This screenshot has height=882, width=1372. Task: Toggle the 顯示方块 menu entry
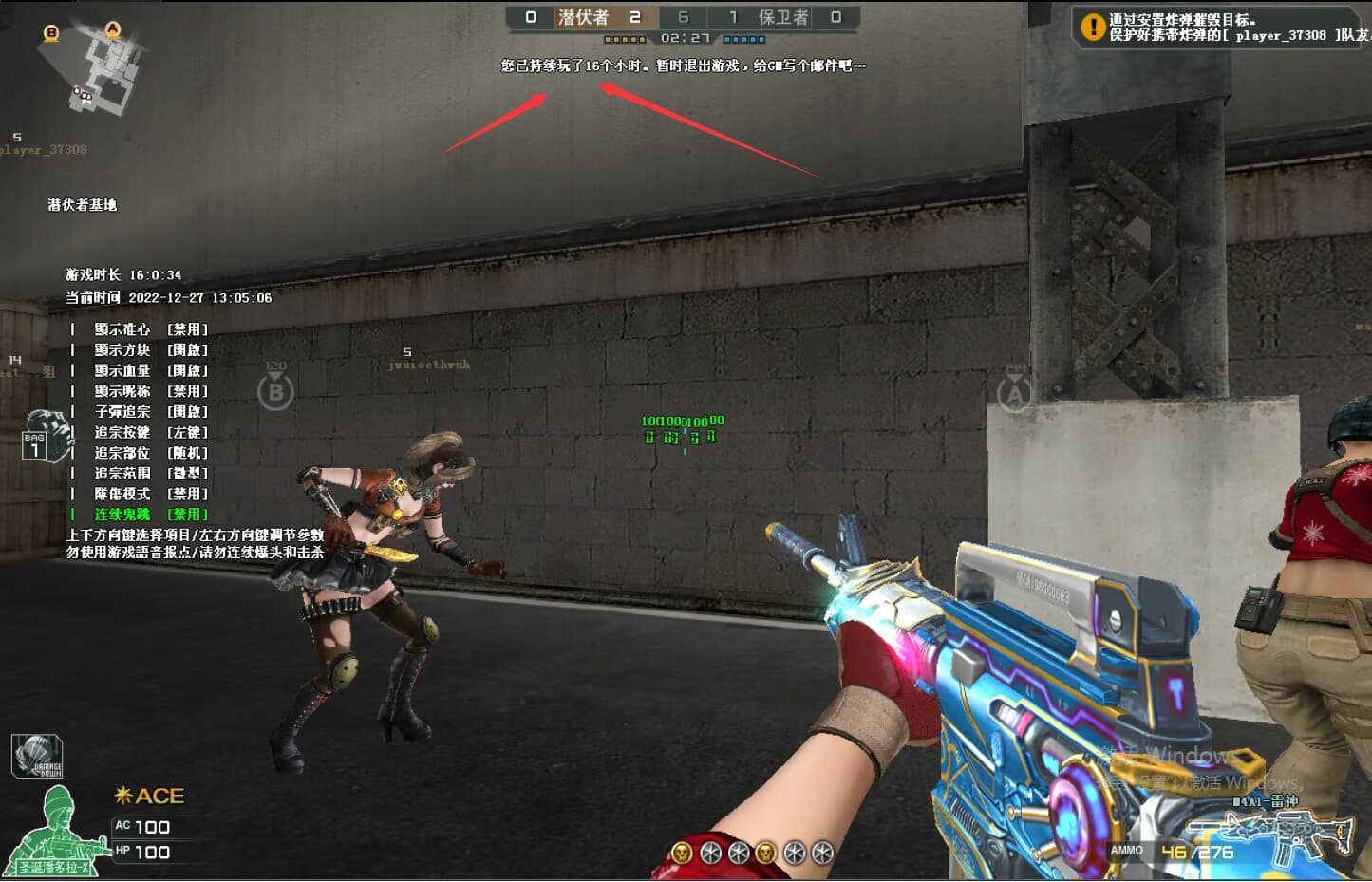click(150, 350)
